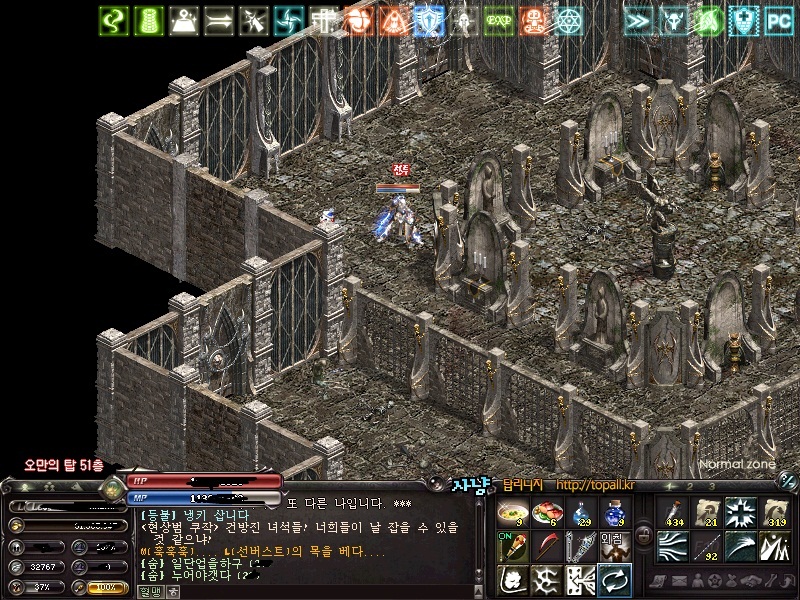Switch to hotbar page 2
The width and height of the screenshot is (800, 600).
(x=690, y=485)
